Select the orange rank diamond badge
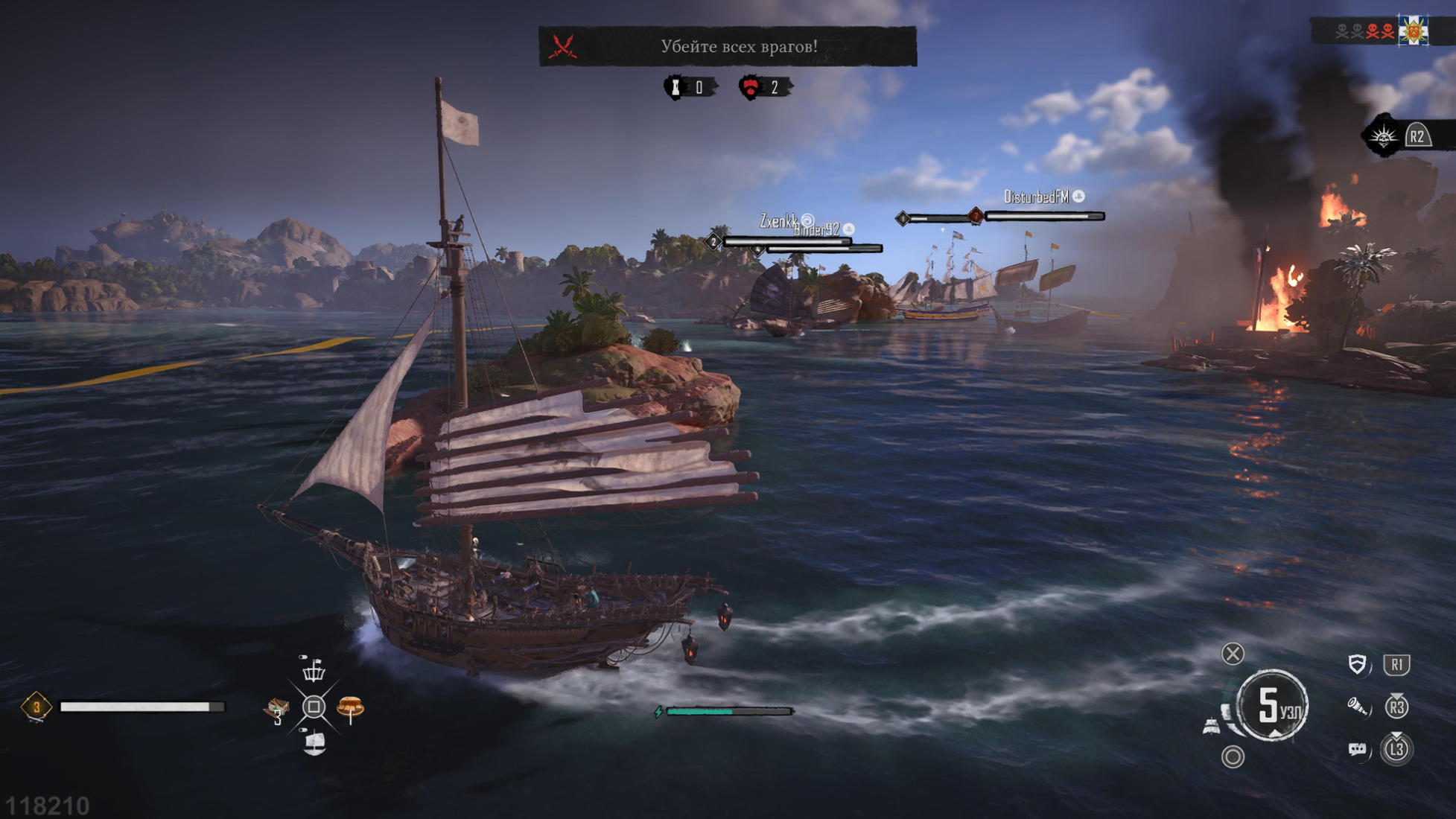The height and width of the screenshot is (819, 1456). 36,707
